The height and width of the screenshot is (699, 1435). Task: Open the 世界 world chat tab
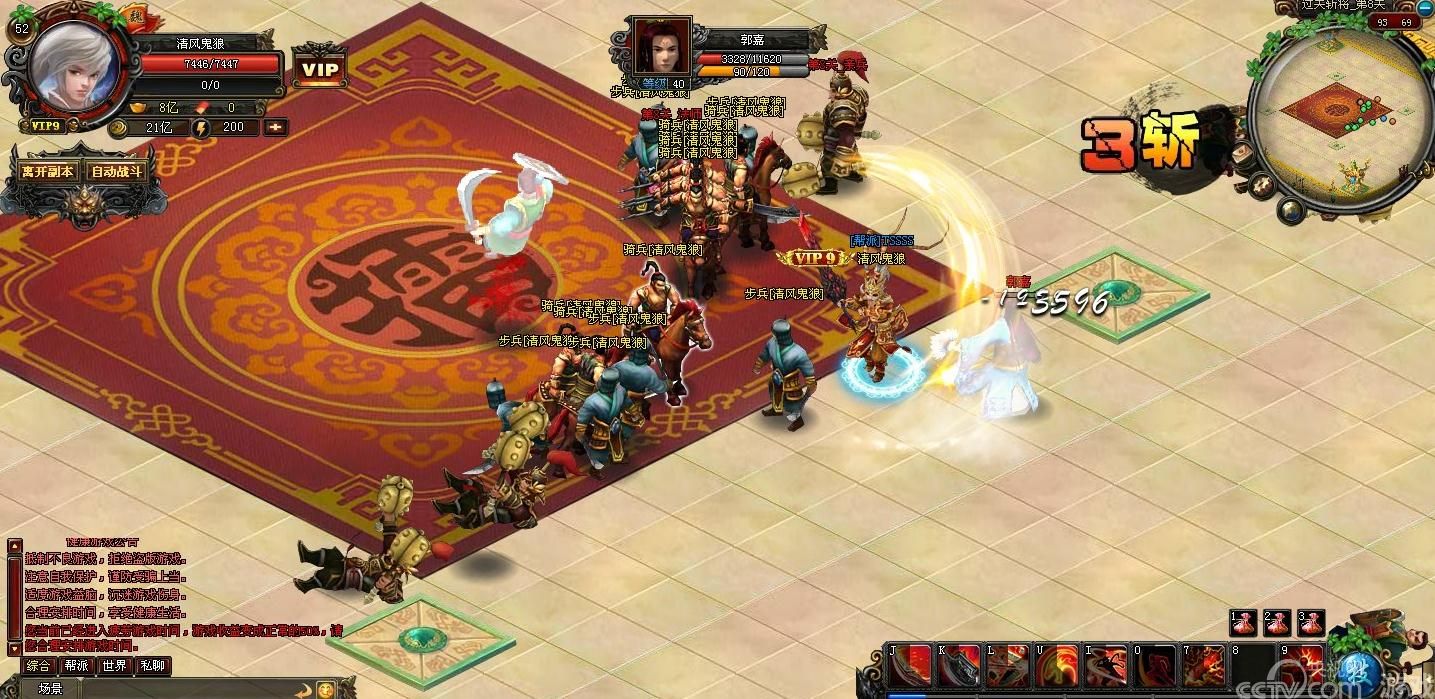115,666
